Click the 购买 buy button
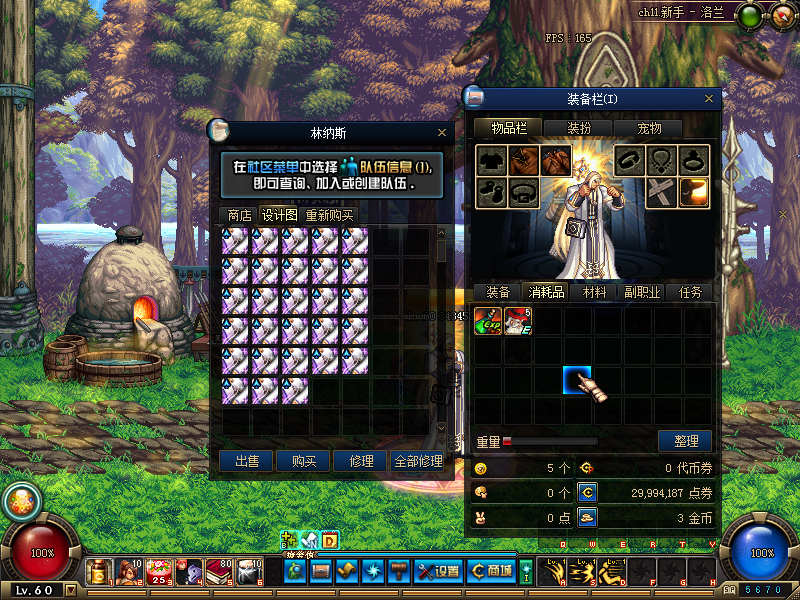 [304, 461]
